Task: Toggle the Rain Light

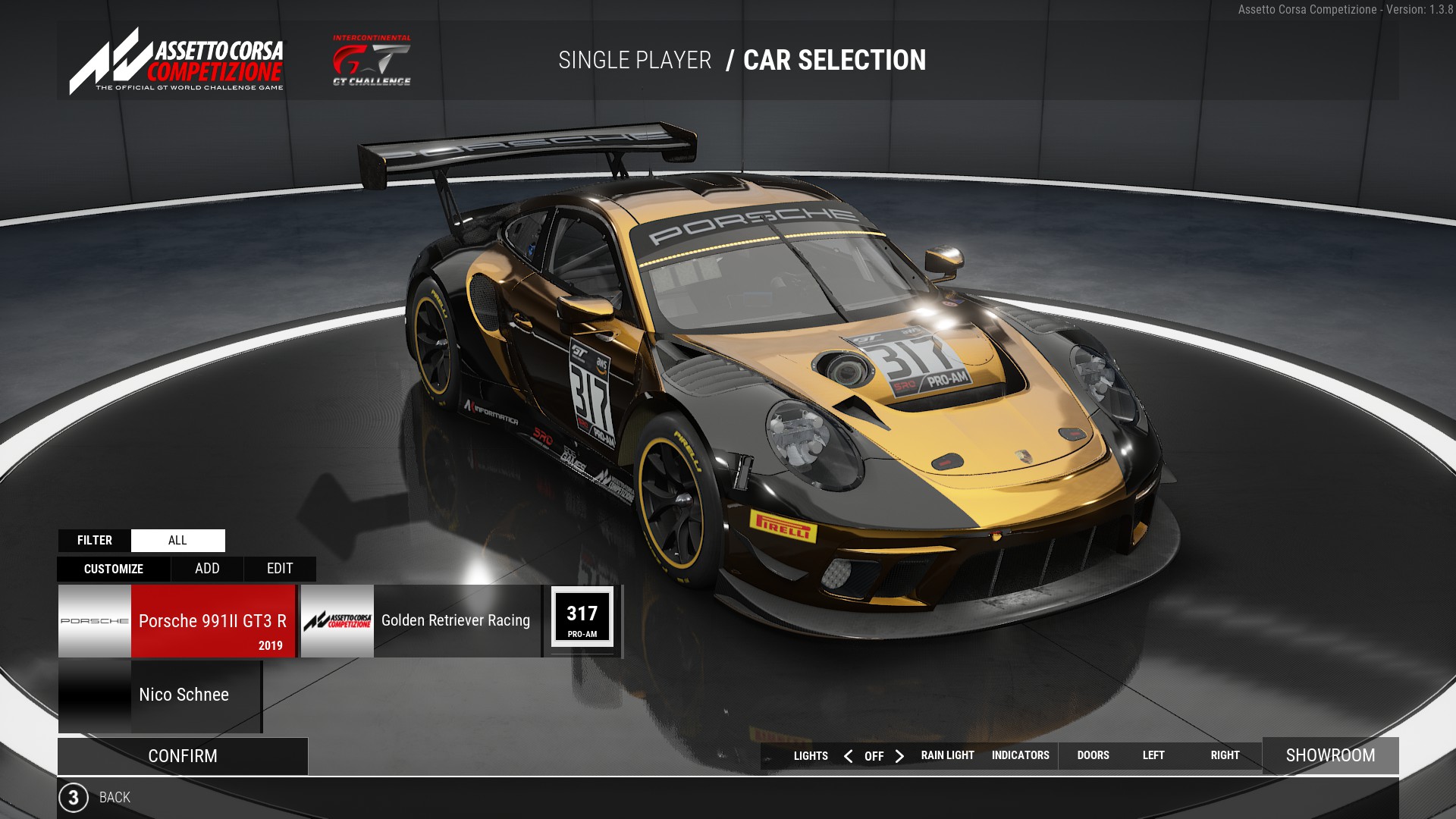Action: click(947, 755)
